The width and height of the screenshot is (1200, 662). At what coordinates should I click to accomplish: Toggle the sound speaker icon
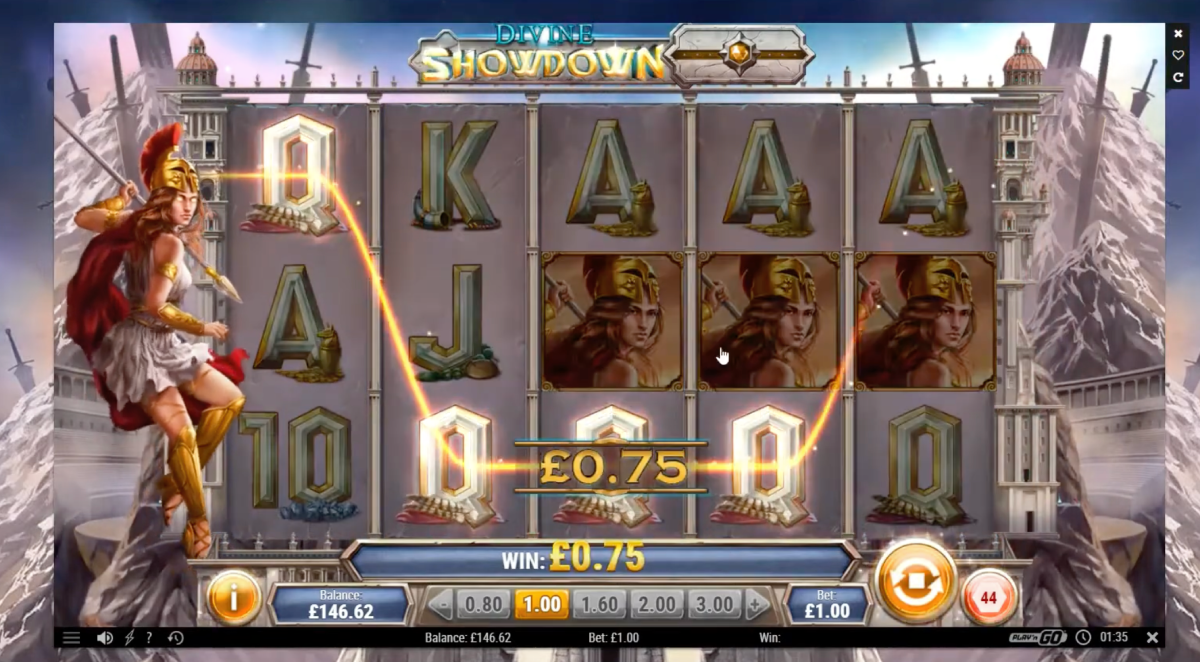[104, 638]
